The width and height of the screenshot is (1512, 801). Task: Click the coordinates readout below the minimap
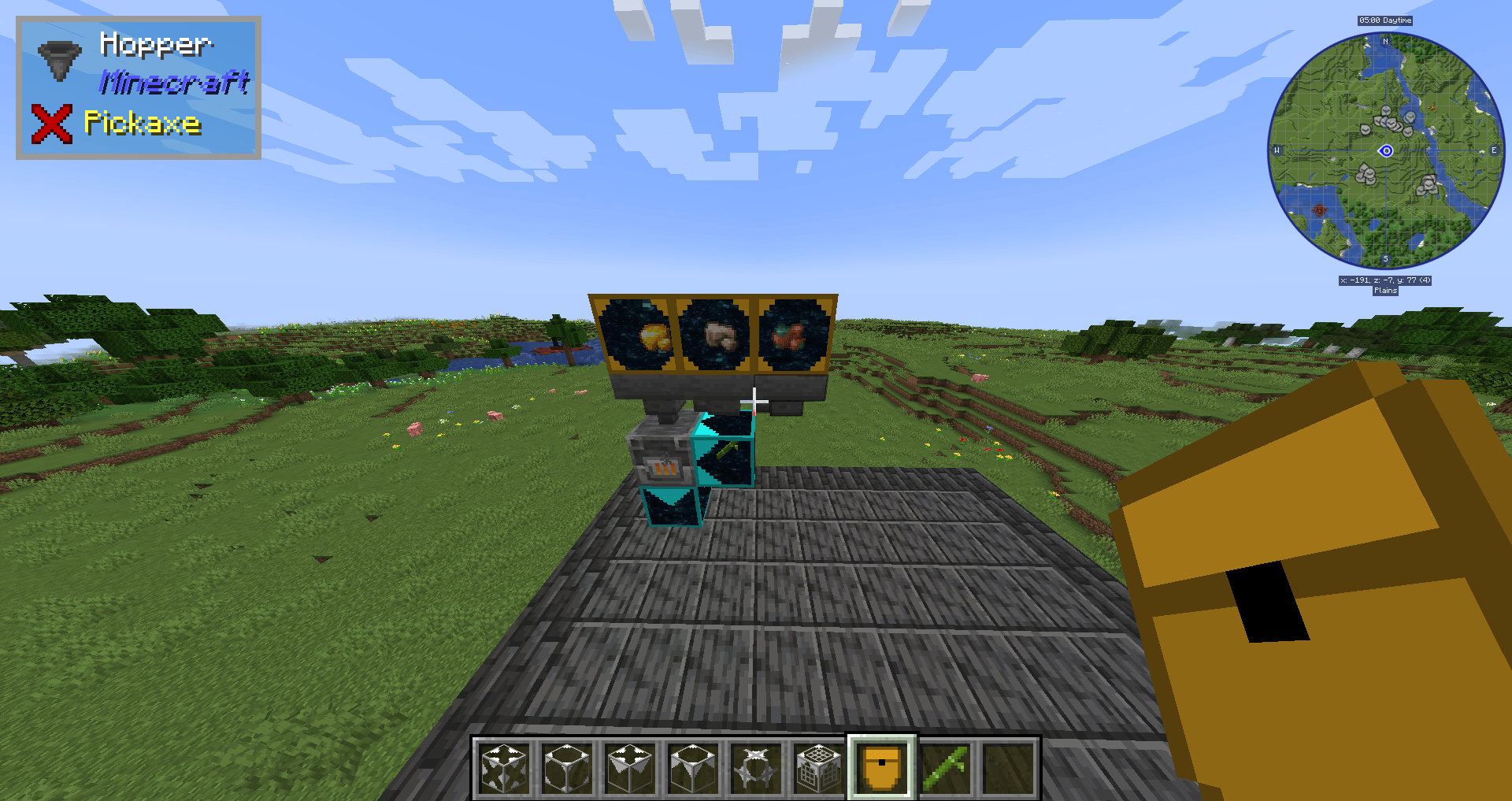click(1386, 280)
